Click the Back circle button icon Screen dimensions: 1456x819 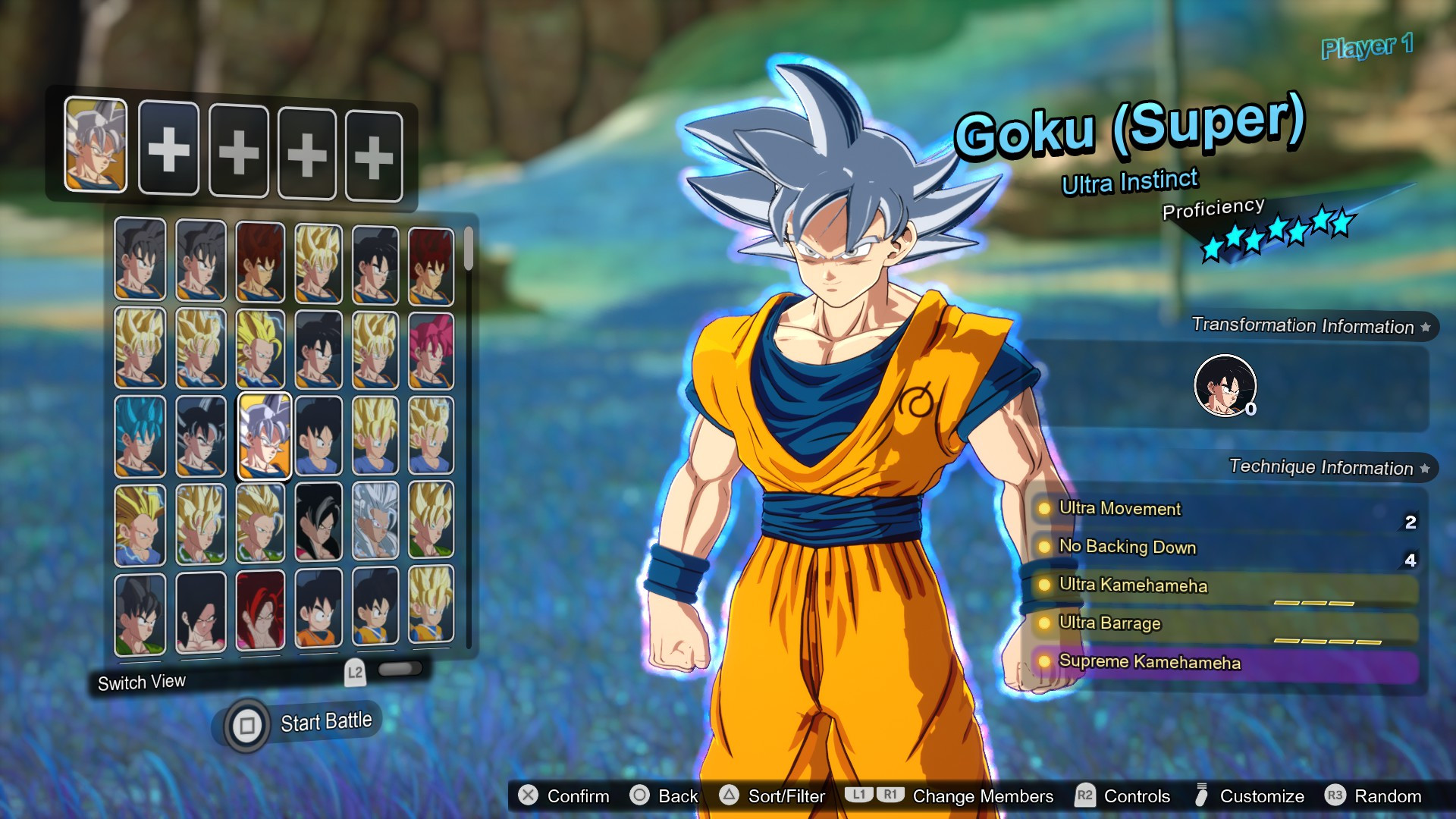pyautogui.click(x=641, y=796)
